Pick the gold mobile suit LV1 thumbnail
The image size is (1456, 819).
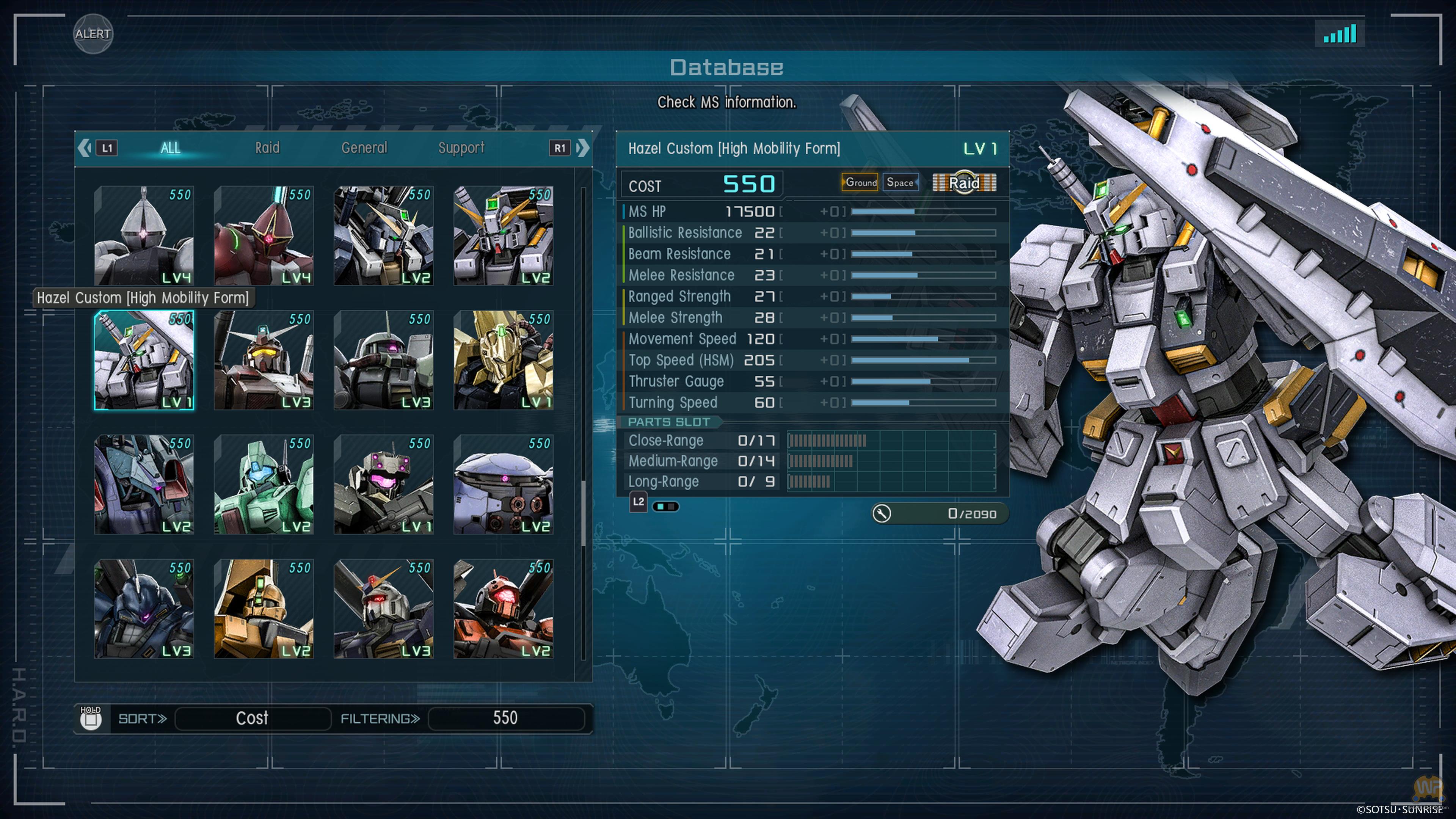point(503,360)
